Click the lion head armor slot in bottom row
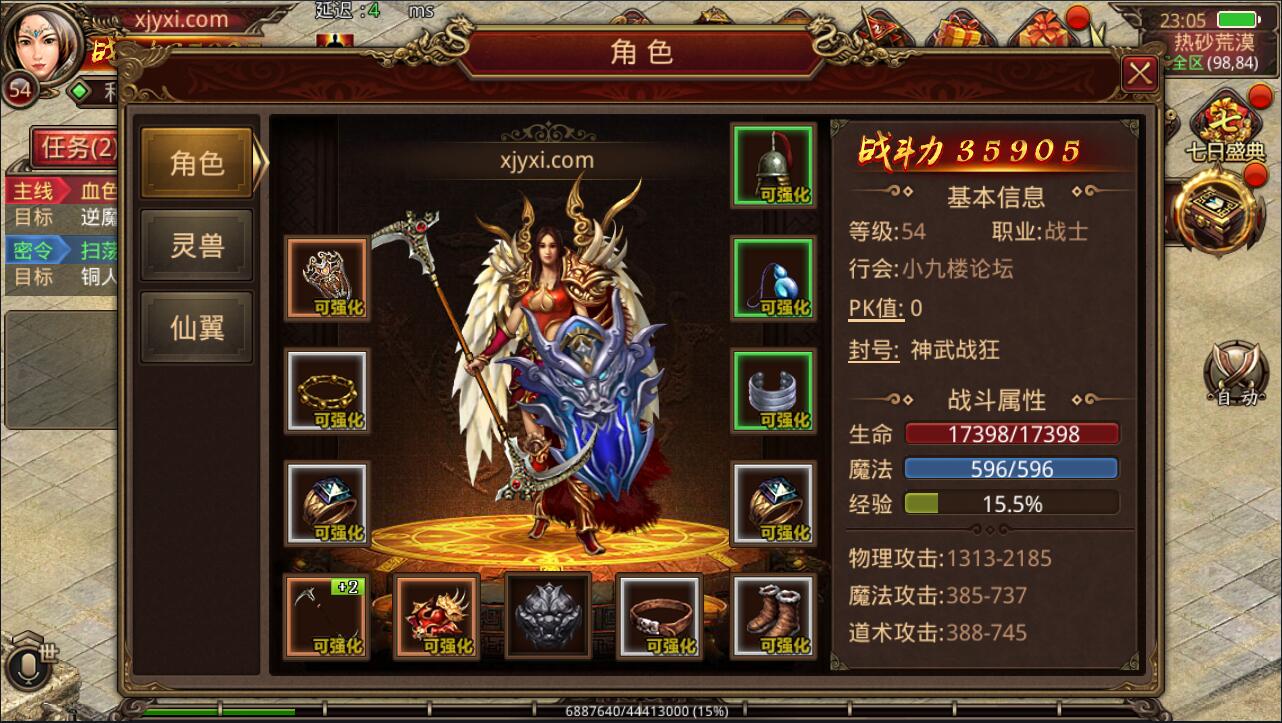Viewport: 1282px width, 723px height. click(547, 615)
